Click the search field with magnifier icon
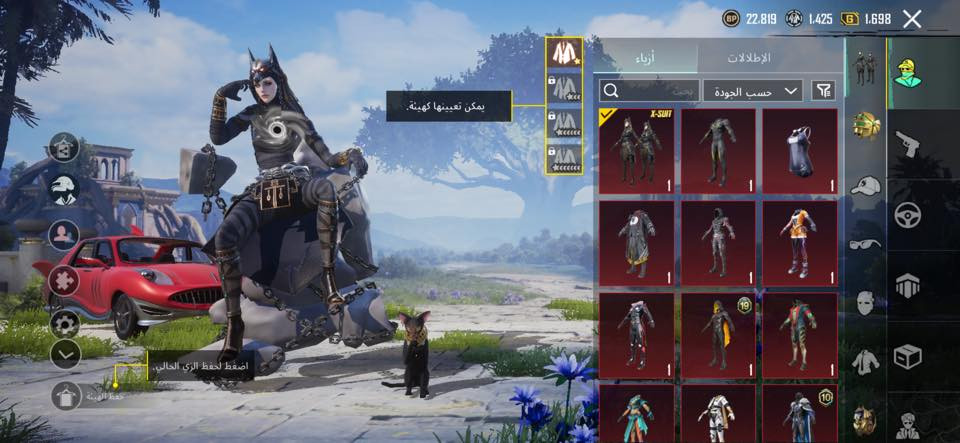The width and height of the screenshot is (960, 443). [x=647, y=91]
